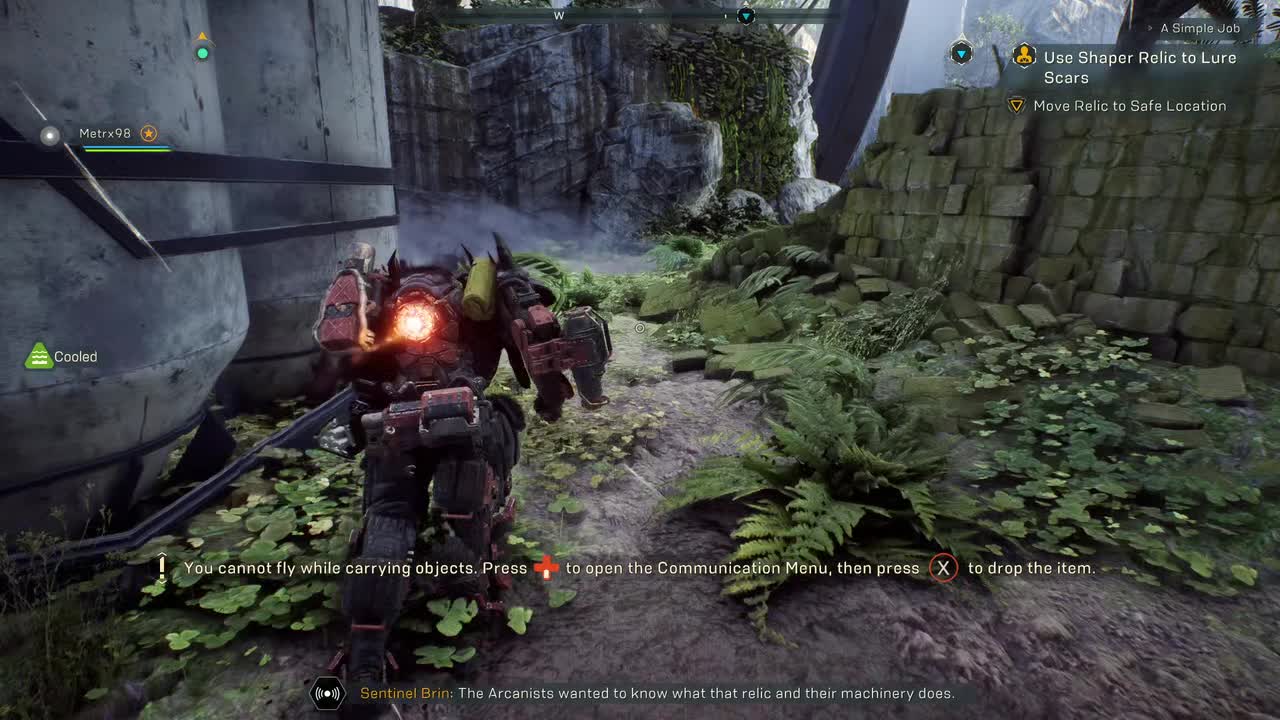
Task: Open the A Simple Job mission title
Action: coord(1200,28)
